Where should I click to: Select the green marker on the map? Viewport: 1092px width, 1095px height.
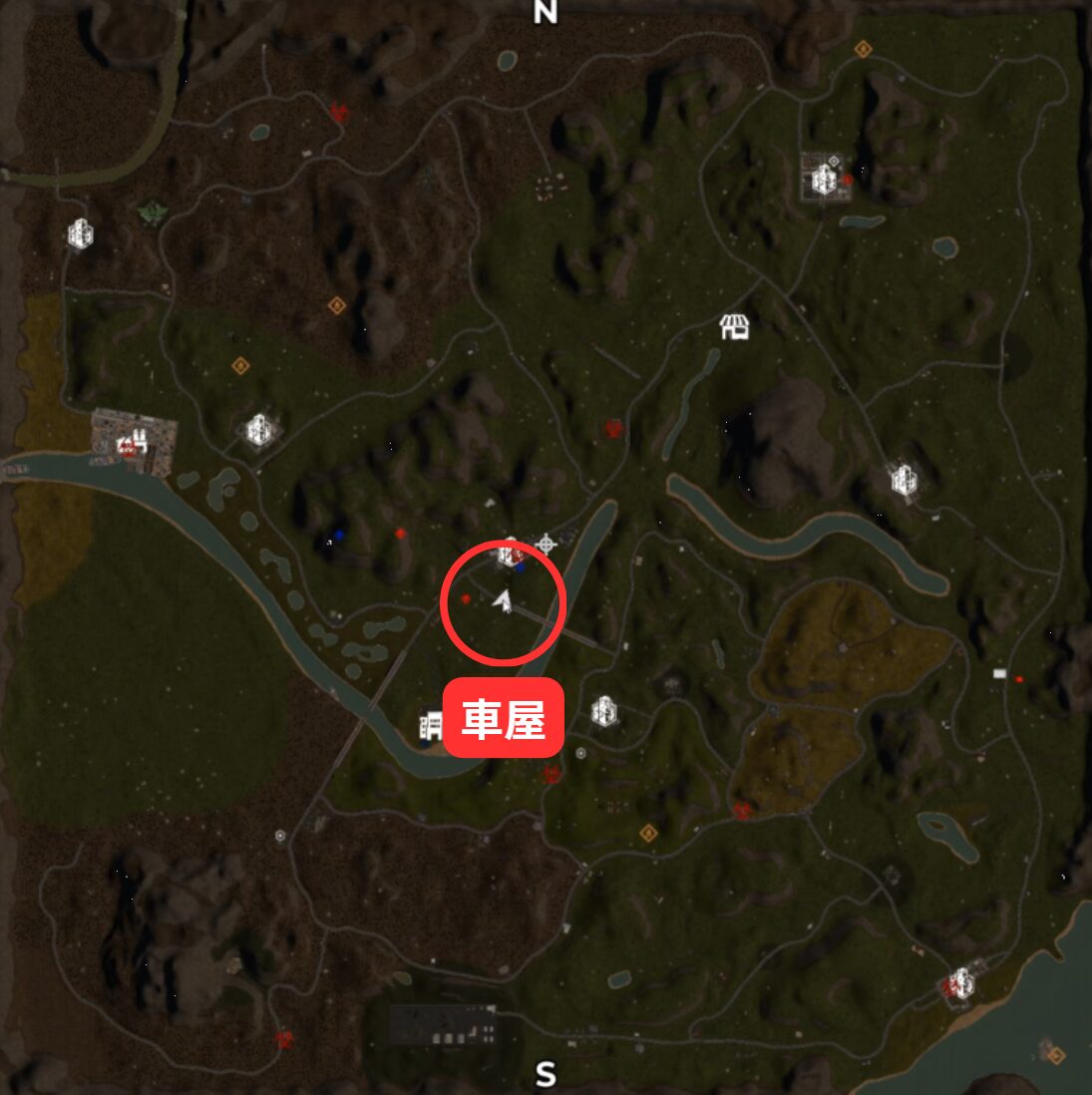(x=152, y=211)
